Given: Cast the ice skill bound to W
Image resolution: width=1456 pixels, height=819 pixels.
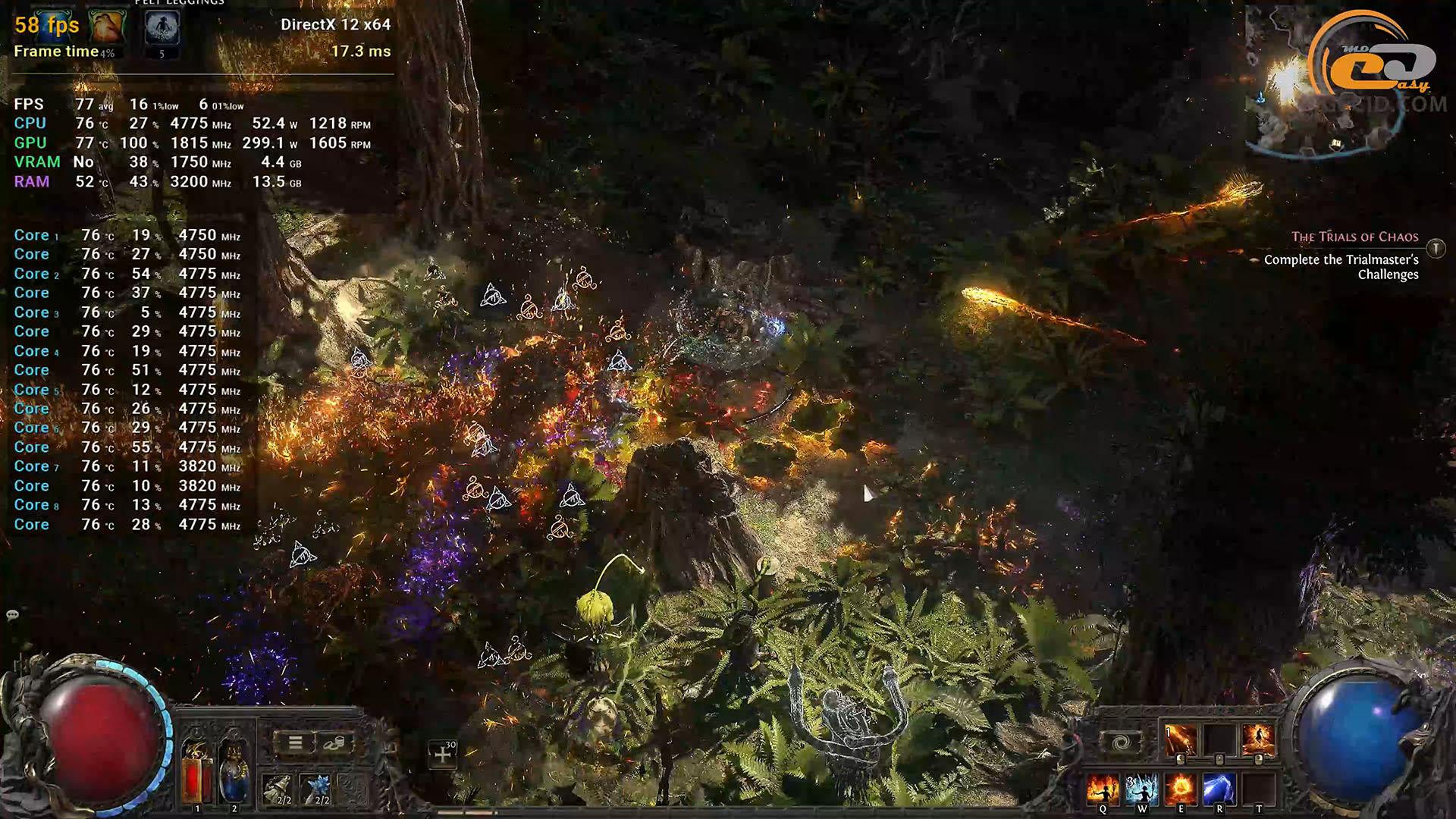Looking at the screenshot, I should point(1141,789).
